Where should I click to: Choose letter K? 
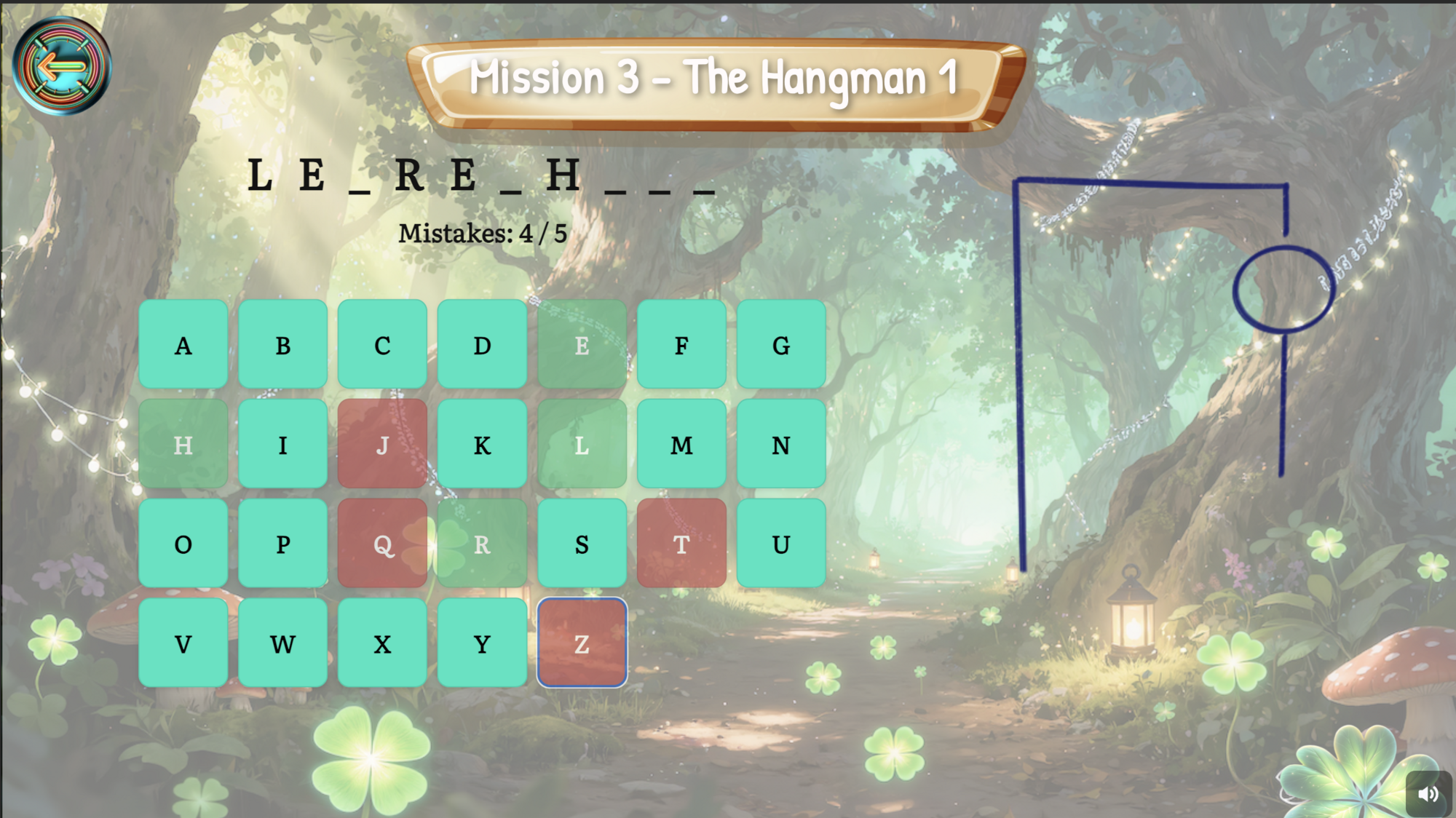click(x=482, y=444)
